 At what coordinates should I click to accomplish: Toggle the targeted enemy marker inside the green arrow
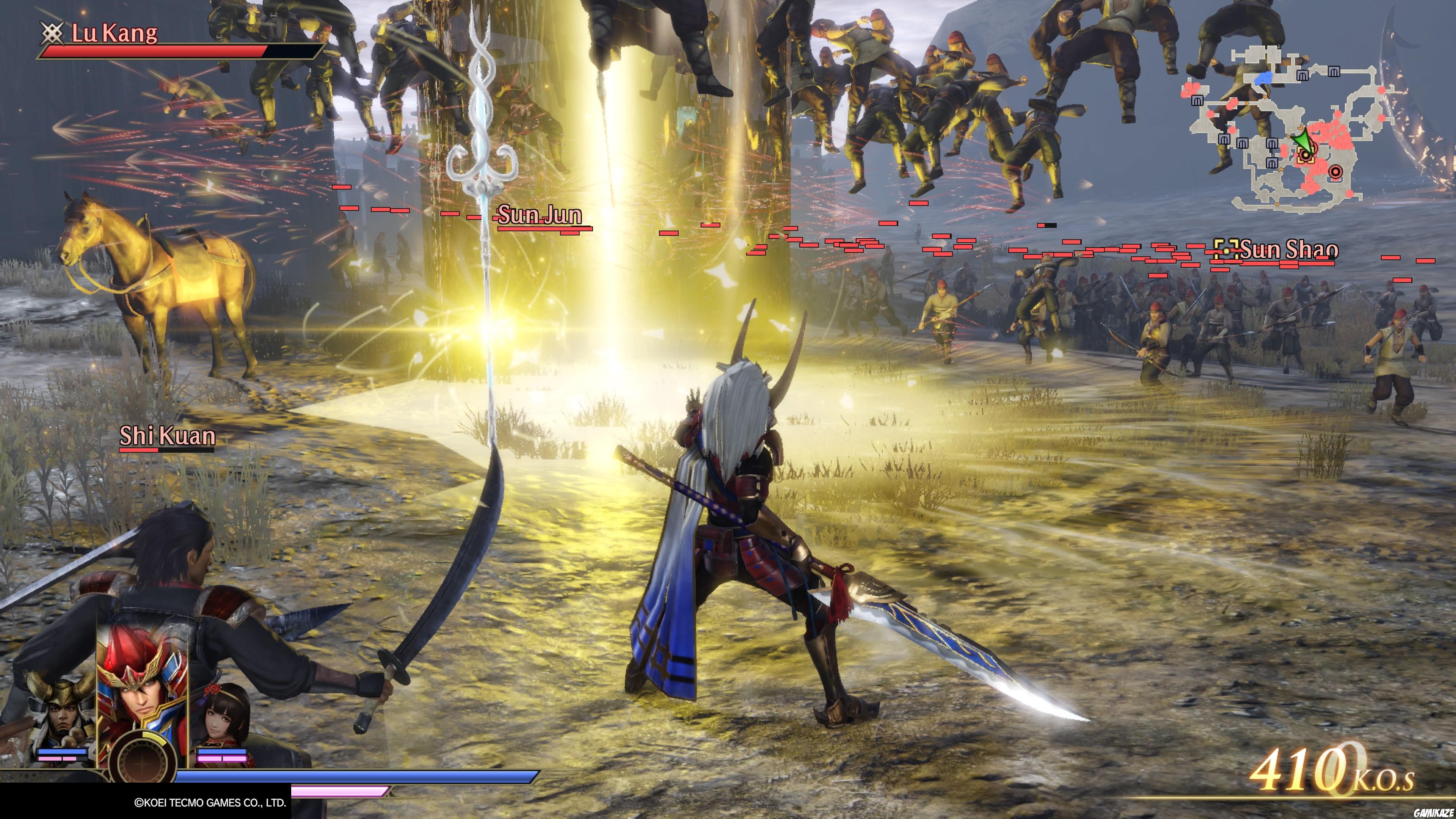pos(1306,156)
